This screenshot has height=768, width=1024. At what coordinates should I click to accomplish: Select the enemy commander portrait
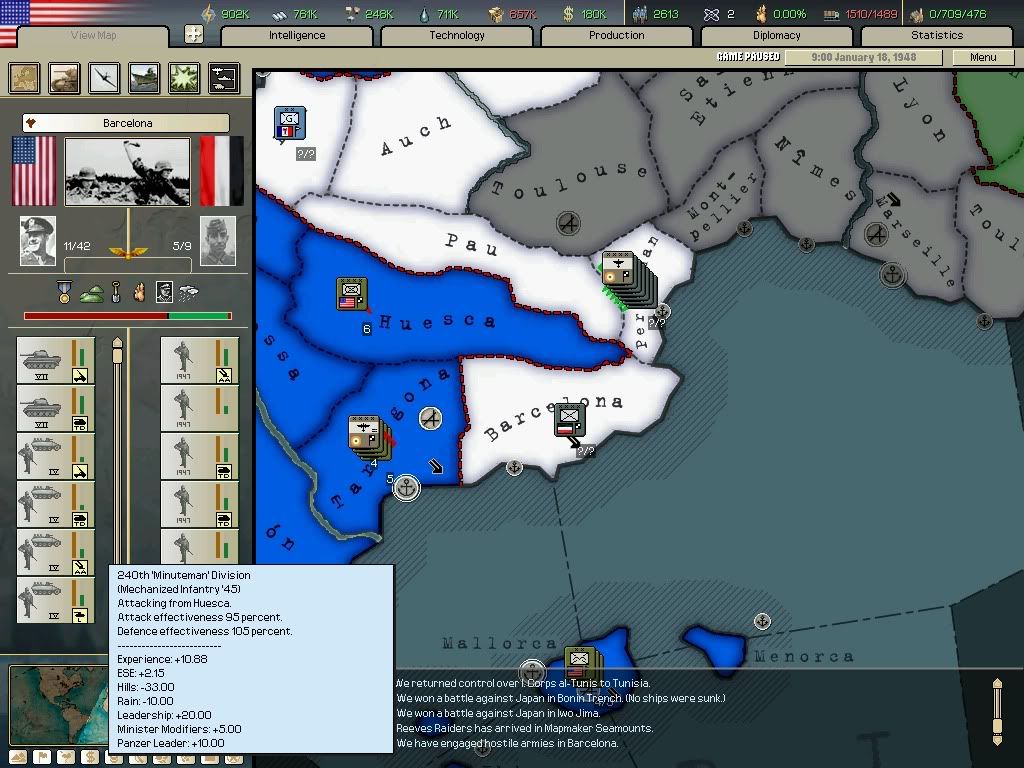click(x=218, y=241)
